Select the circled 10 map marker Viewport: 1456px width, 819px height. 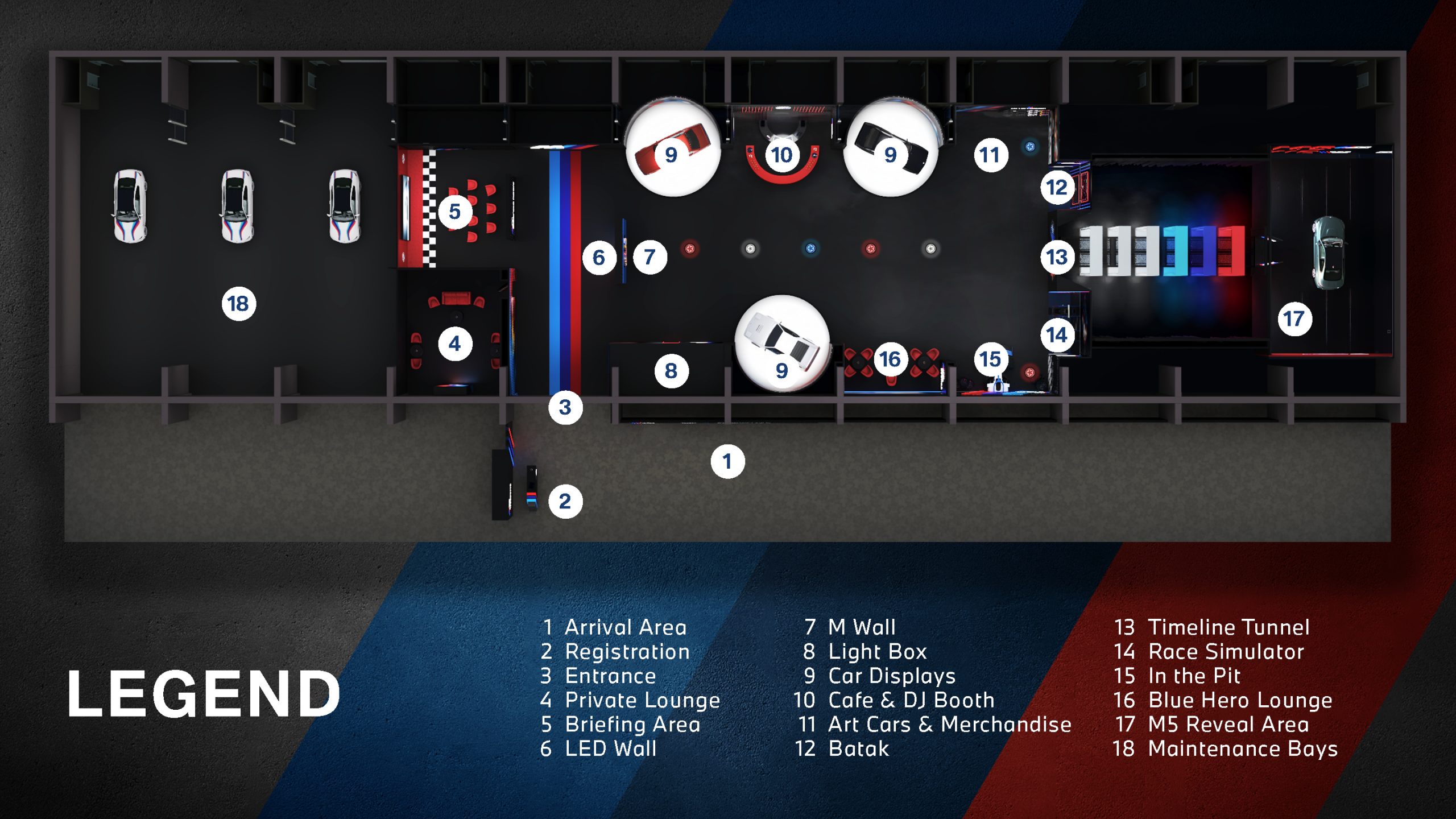point(782,155)
